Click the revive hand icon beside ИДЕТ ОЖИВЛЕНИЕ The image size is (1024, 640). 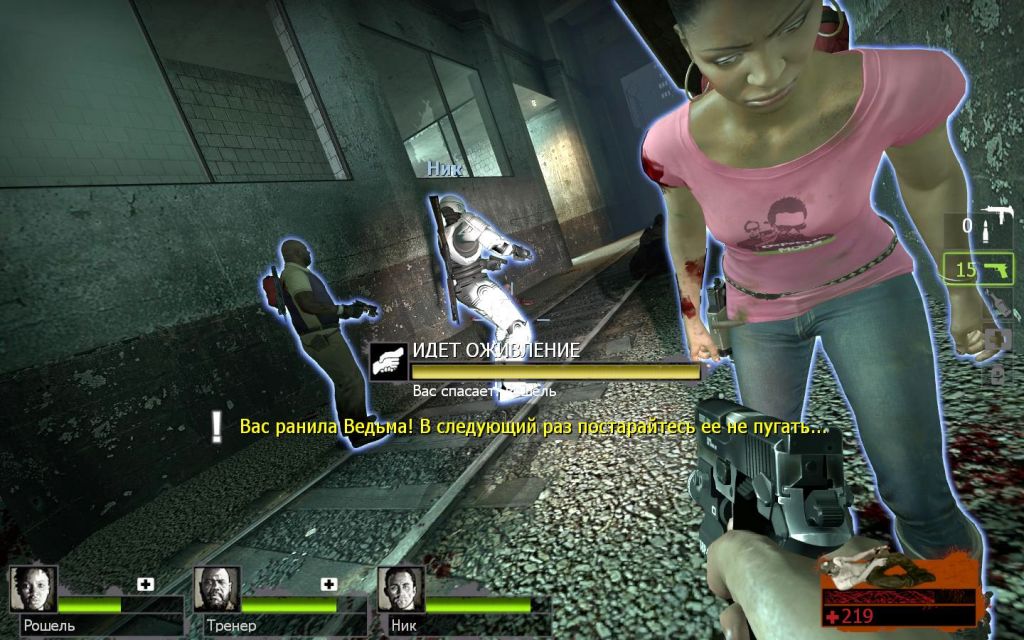tap(389, 361)
